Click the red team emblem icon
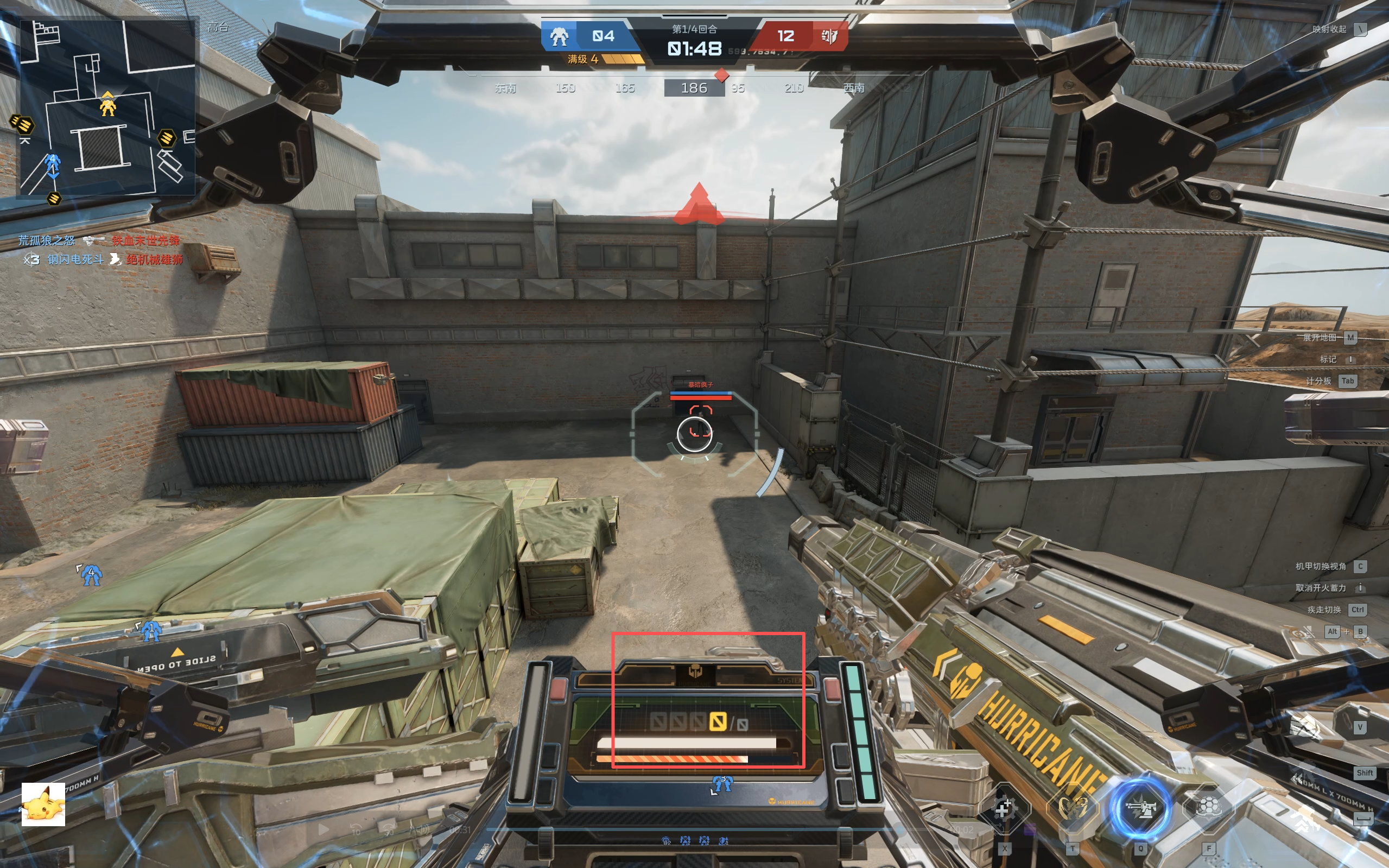1389x868 pixels. coord(829,36)
